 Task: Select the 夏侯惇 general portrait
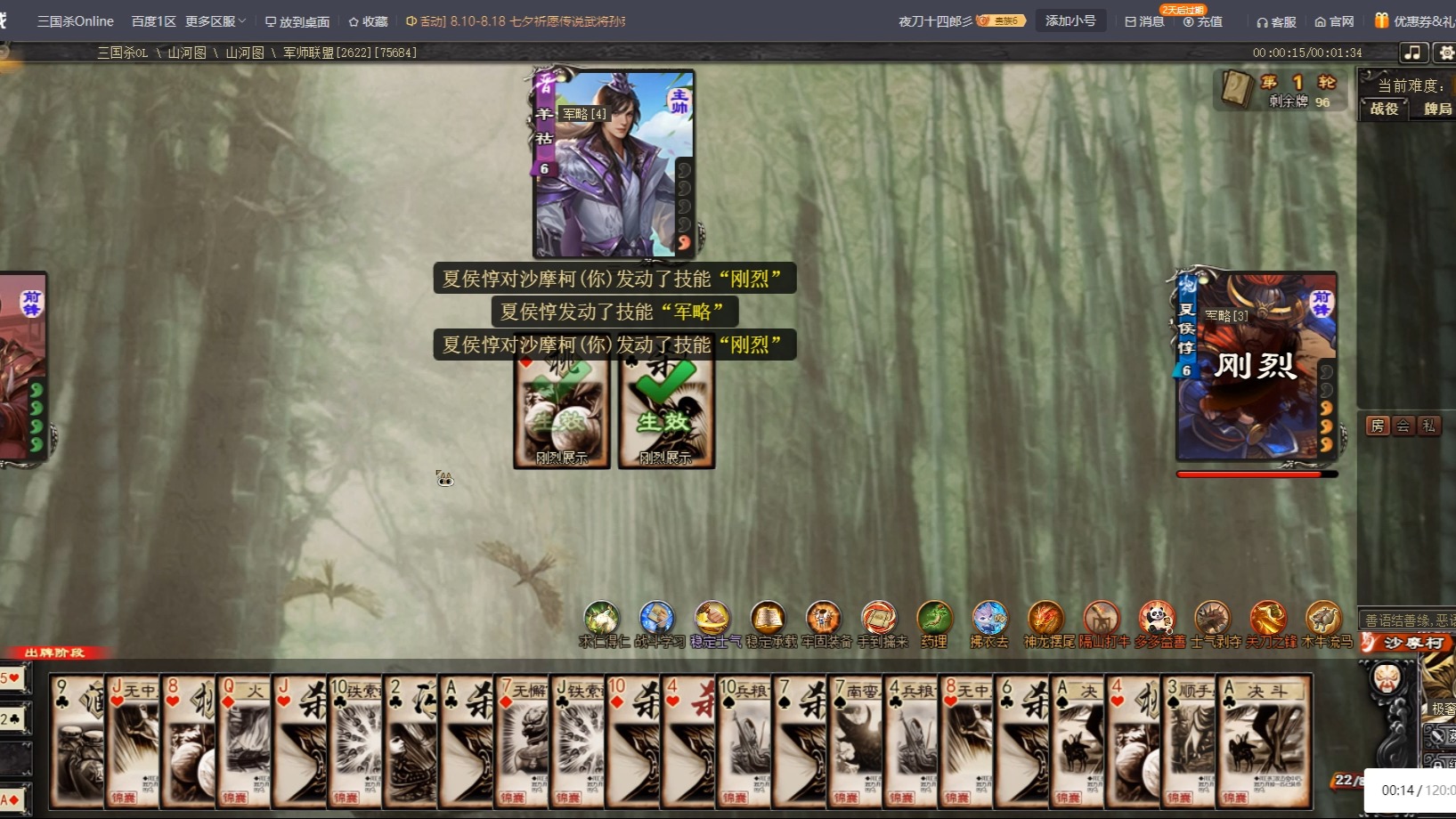1256,367
